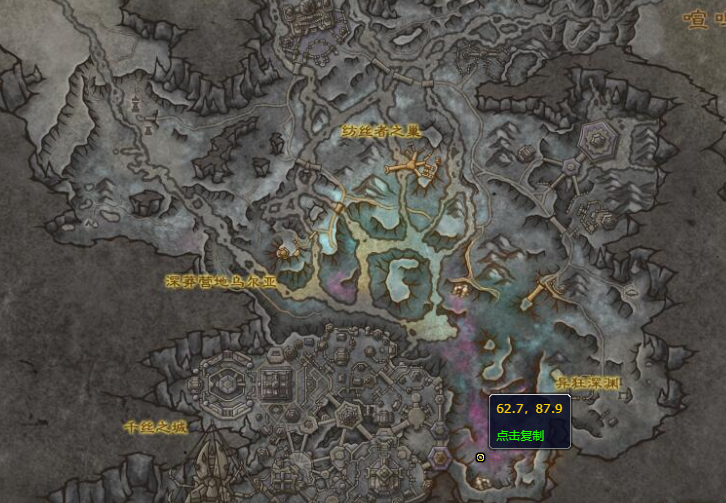Click the green 点击复制 copy text

click(x=520, y=436)
